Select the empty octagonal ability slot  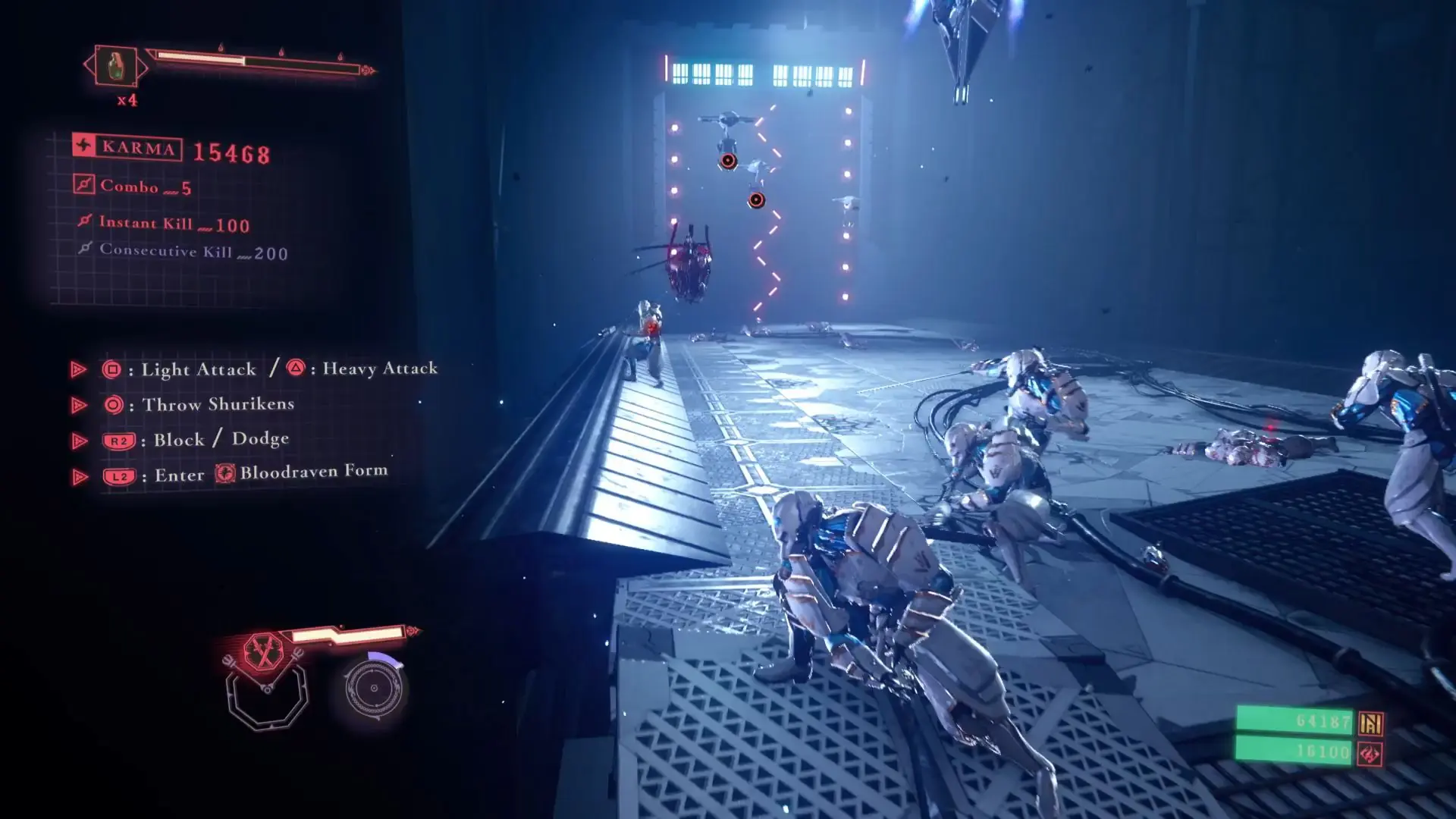pyautogui.click(x=267, y=694)
